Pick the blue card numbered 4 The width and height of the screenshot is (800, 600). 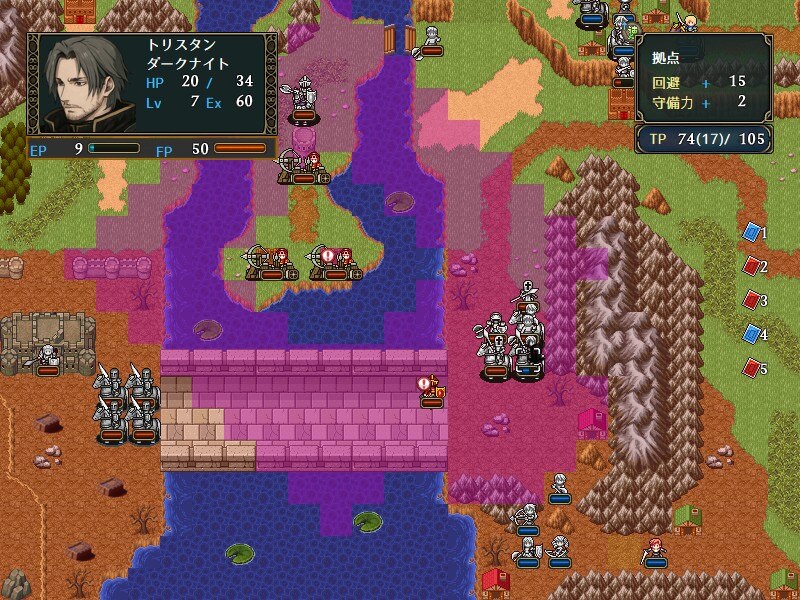(x=752, y=334)
